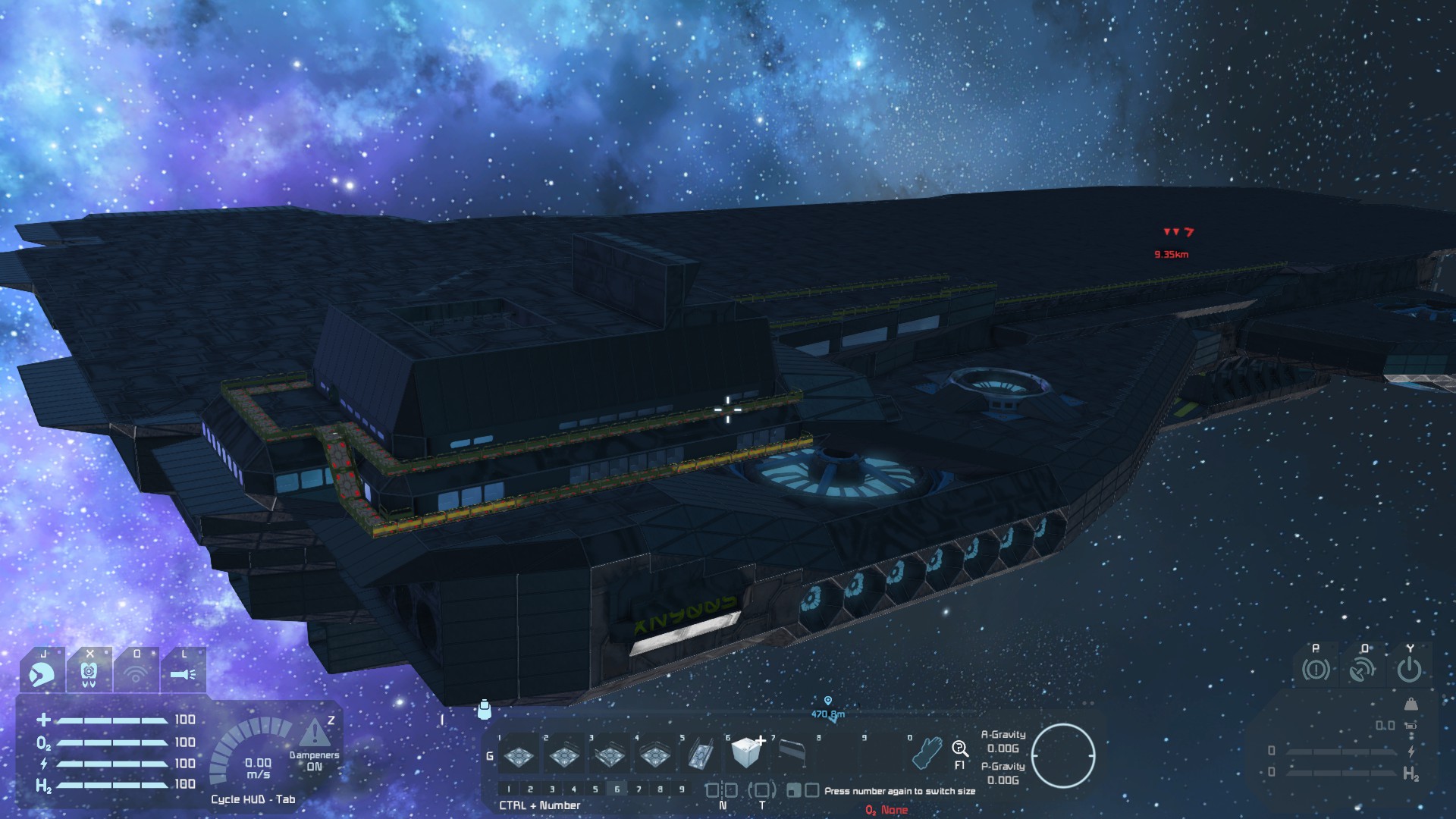Switch to toolbar page 1
The width and height of the screenshot is (1456, 819).
coord(509,789)
